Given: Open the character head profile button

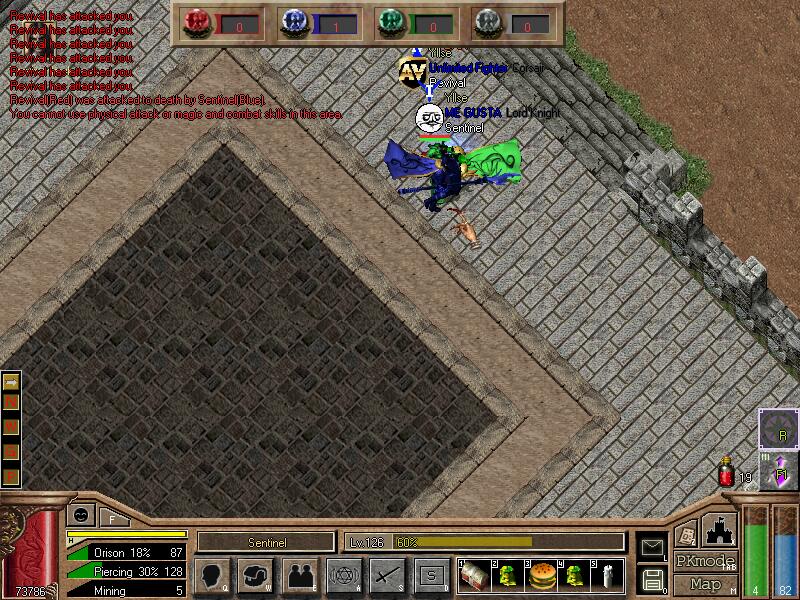Looking at the screenshot, I should [210, 576].
